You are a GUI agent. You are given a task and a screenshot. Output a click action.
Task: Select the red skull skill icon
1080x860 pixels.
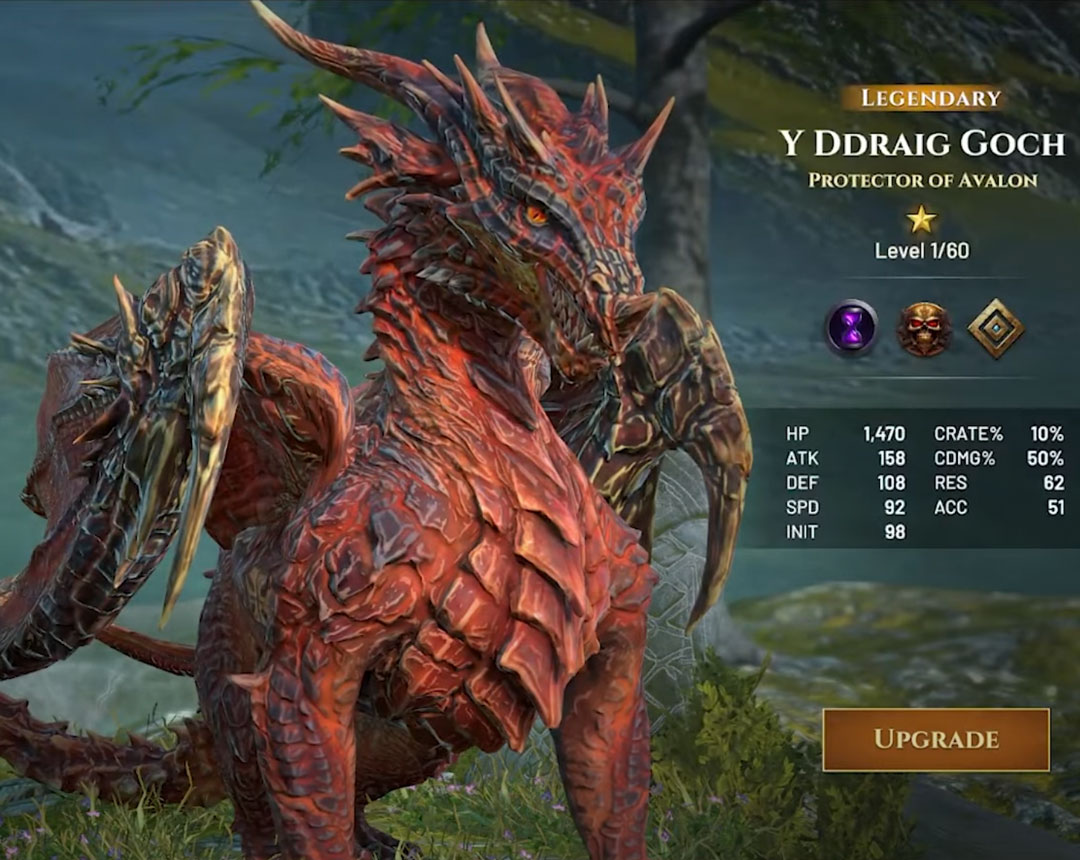click(923, 328)
